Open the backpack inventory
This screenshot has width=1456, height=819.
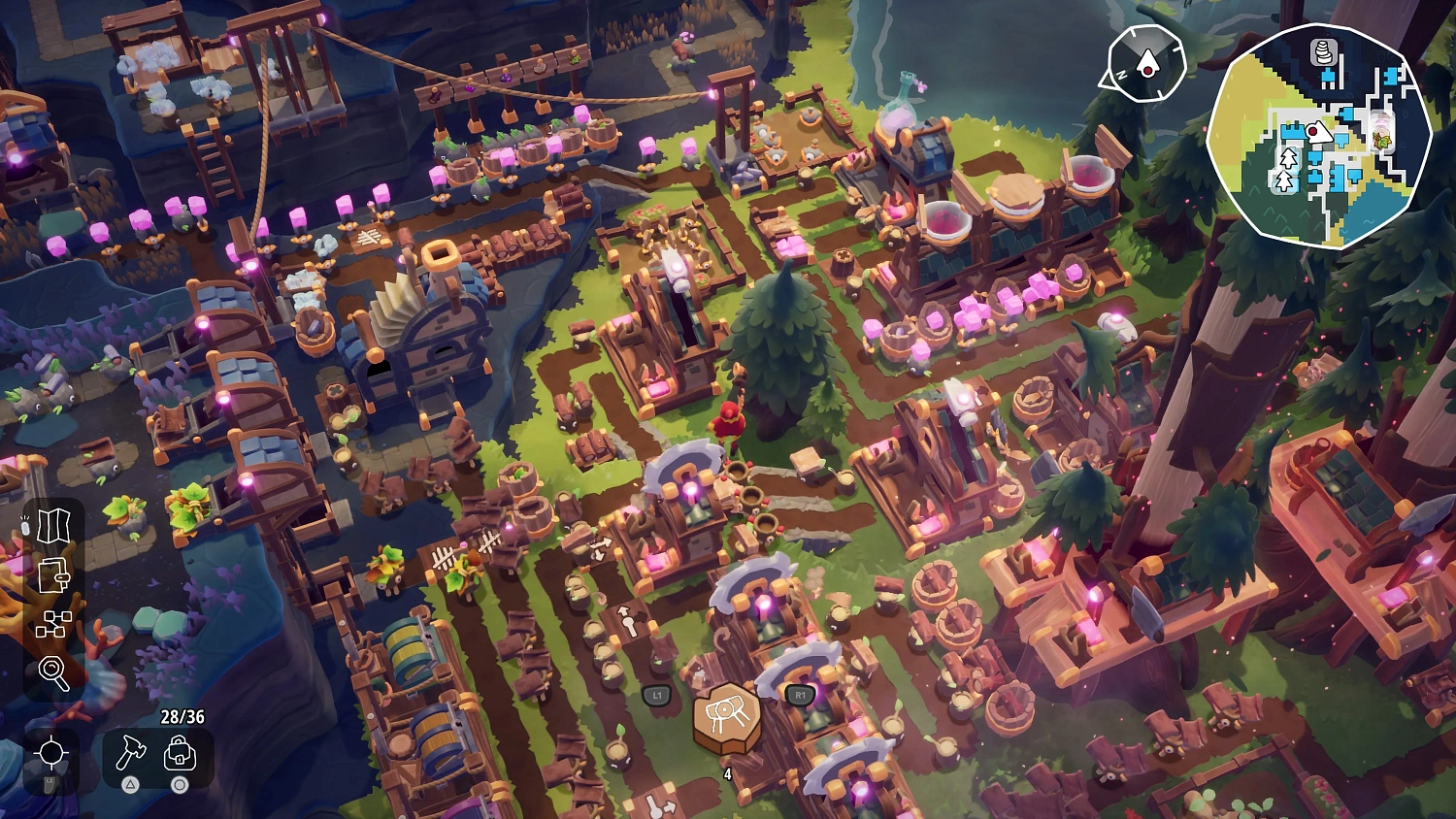179,754
